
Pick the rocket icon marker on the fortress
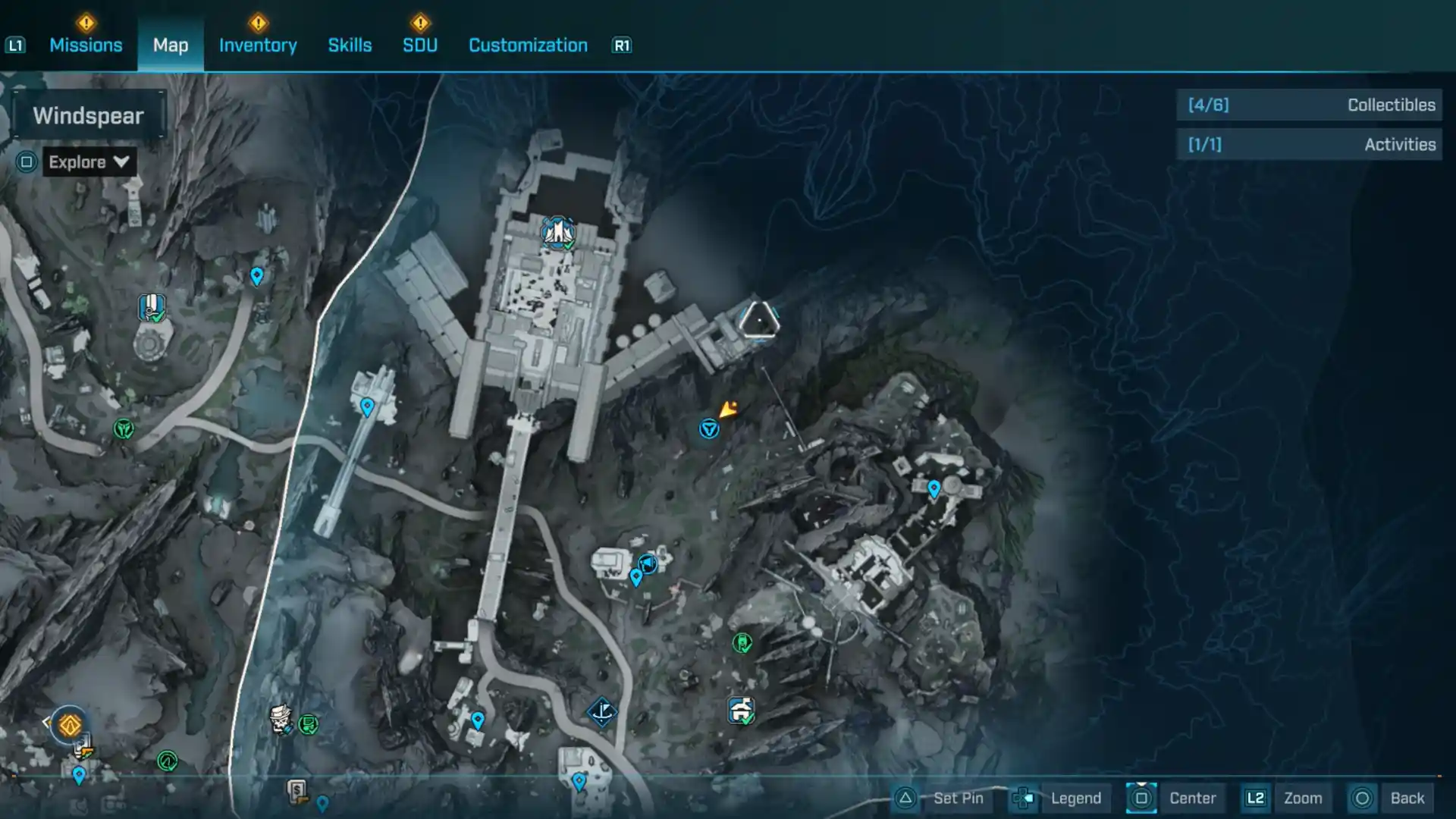click(558, 233)
